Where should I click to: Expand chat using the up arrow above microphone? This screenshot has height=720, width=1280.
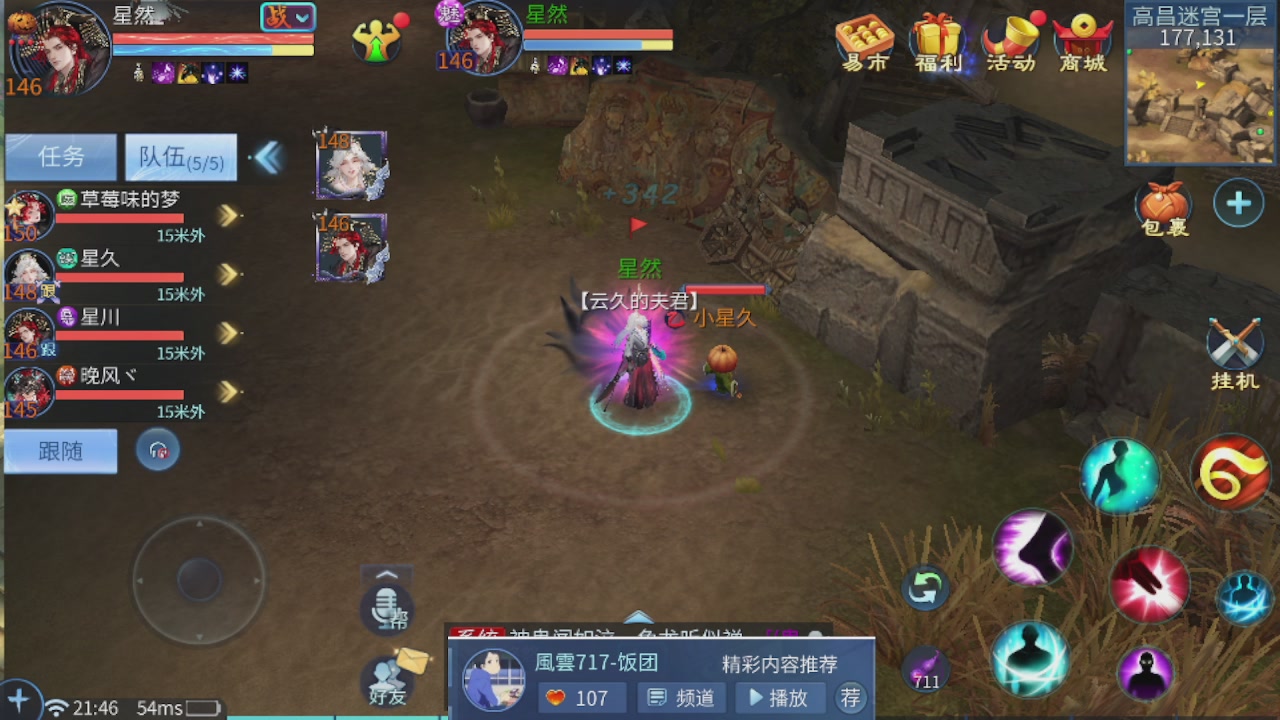(x=386, y=576)
